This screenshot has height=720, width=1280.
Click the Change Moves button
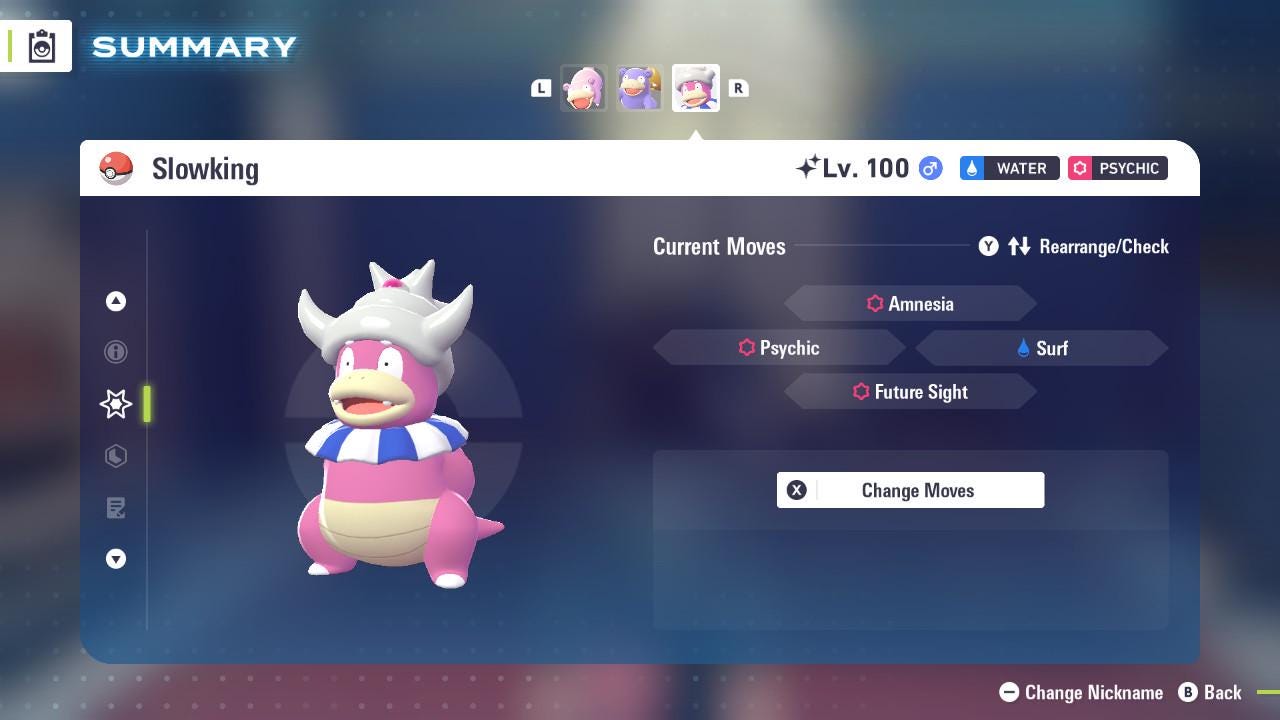(910, 490)
